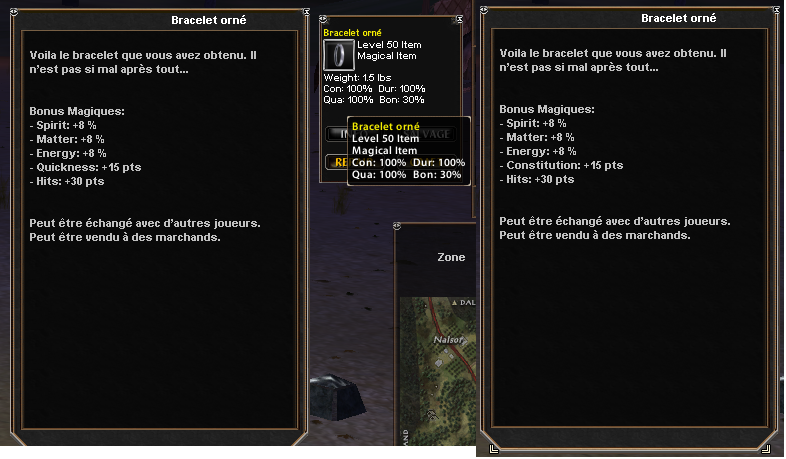
Task: Select the Bracelet orné item icon
Action: click(x=340, y=55)
